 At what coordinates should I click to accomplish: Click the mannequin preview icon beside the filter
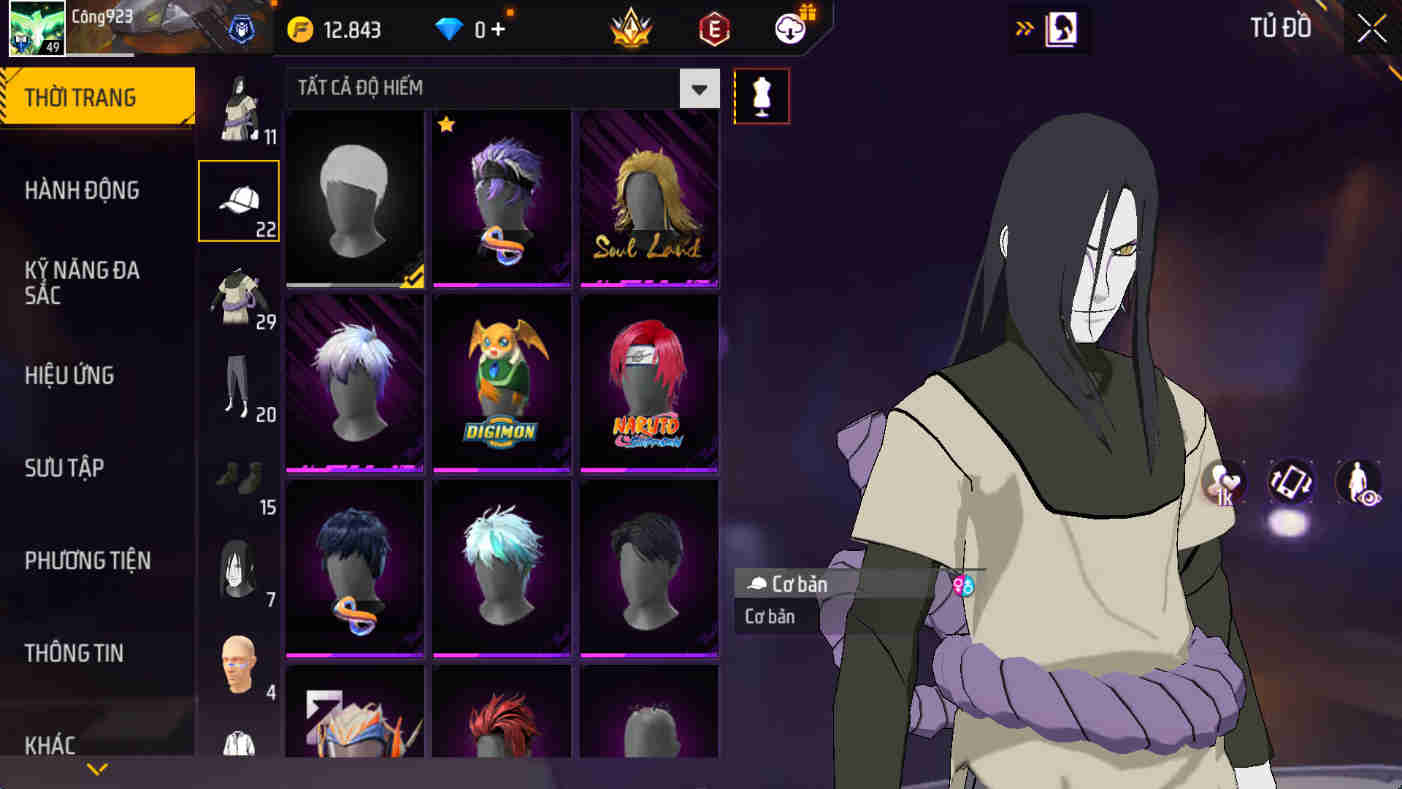(761, 96)
